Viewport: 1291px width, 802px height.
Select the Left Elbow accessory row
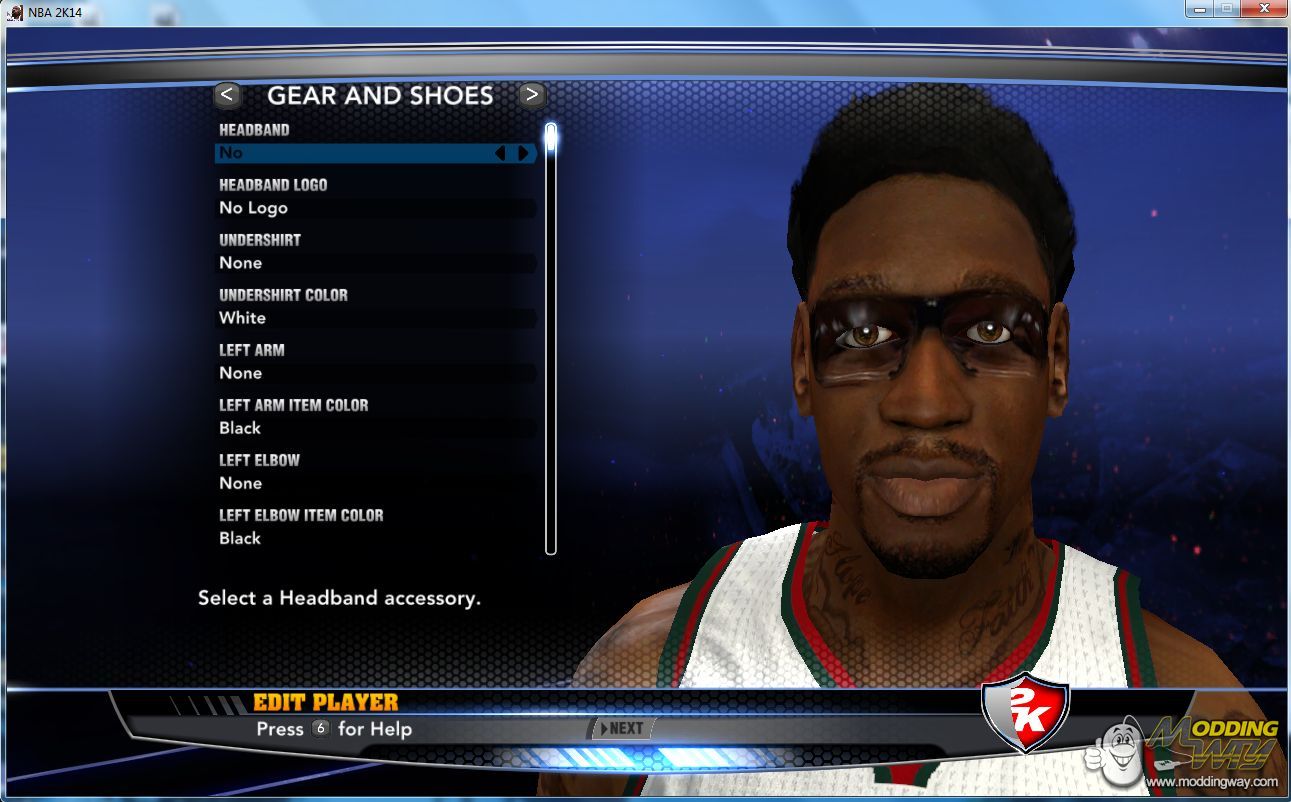375,483
